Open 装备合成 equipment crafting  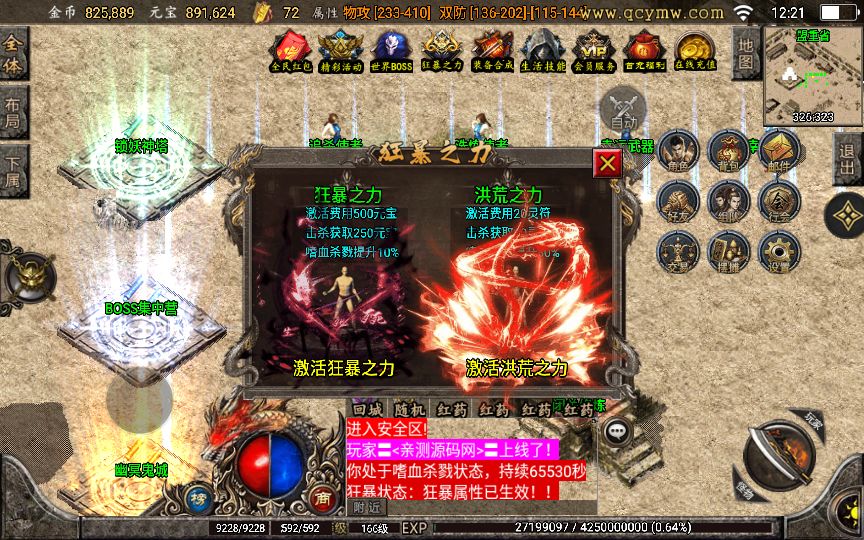tap(493, 49)
